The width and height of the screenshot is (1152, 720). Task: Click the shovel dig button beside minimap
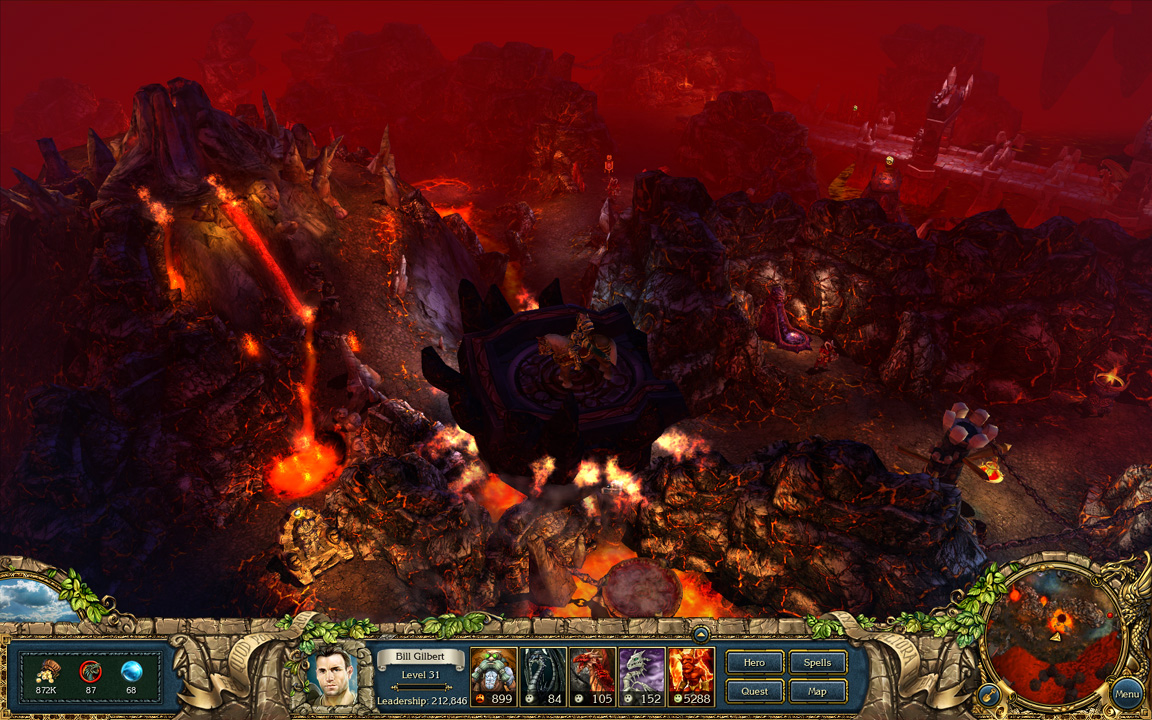pos(987,693)
